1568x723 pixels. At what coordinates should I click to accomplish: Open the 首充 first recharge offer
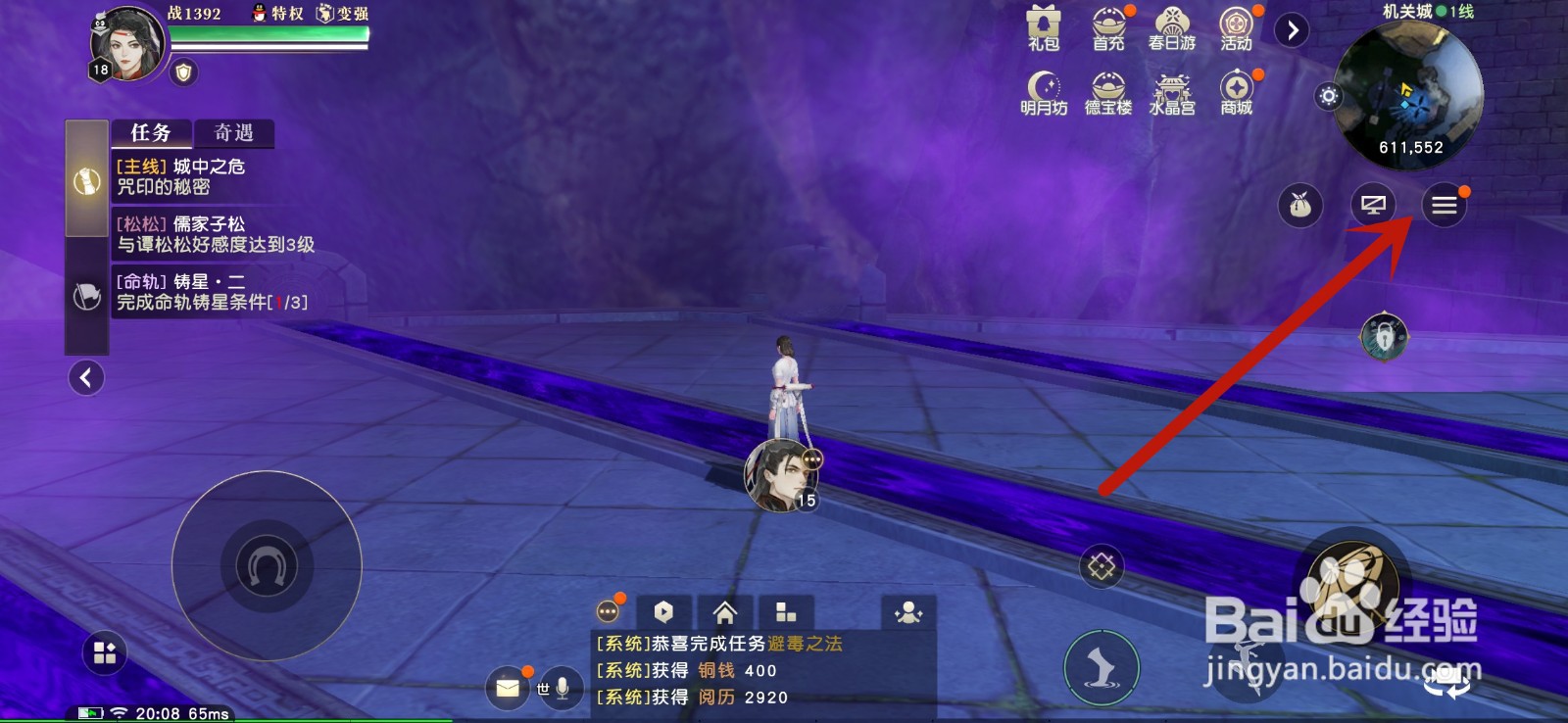pyautogui.click(x=1106, y=29)
